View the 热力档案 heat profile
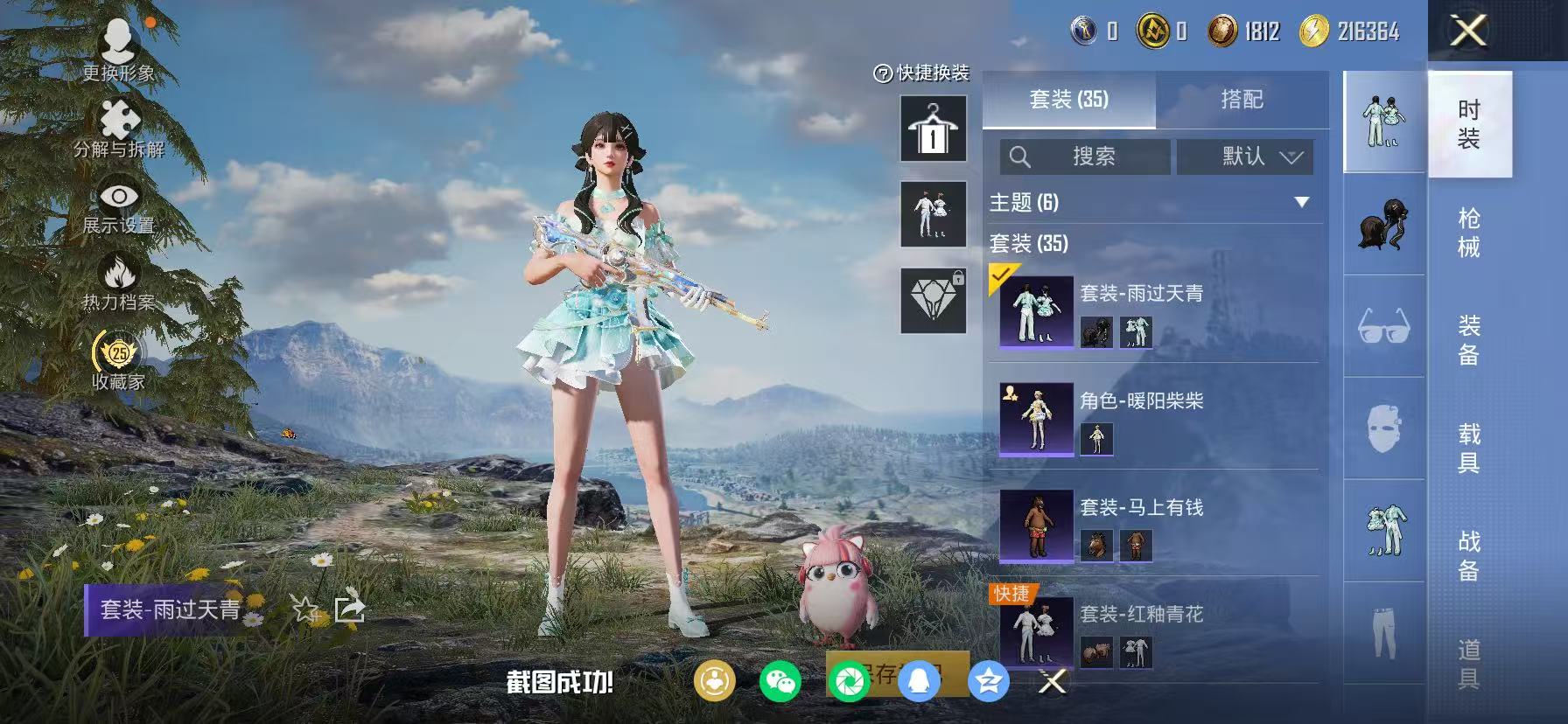Screen dimensions: 1568x724 [118, 271]
